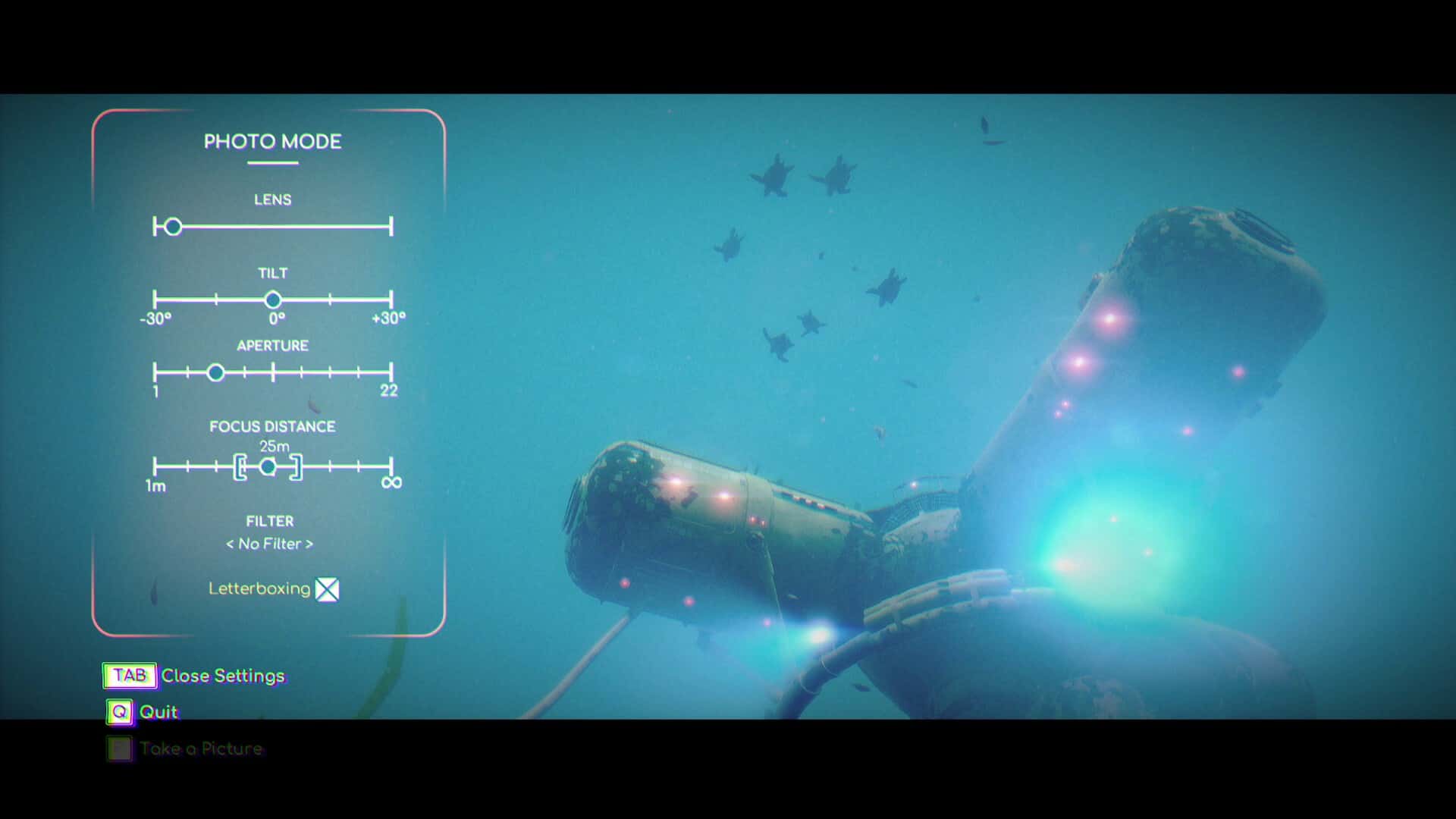Click the left focus range bracket marker

pyautogui.click(x=241, y=468)
